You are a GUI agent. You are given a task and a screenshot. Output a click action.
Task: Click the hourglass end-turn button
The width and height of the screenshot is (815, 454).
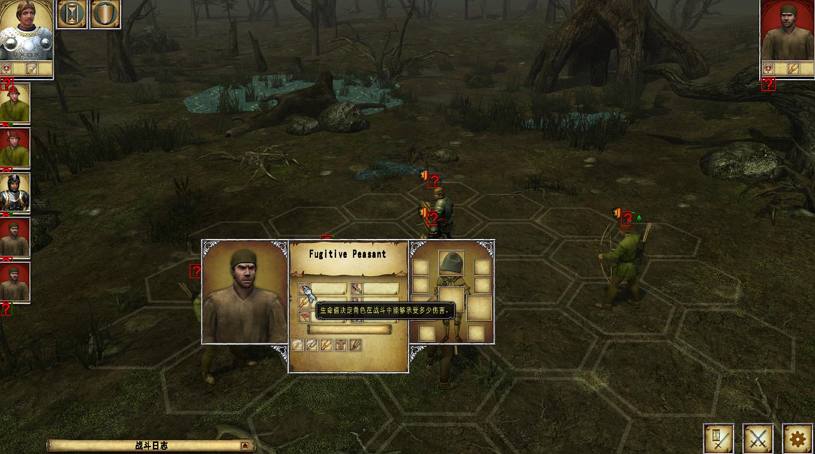click(x=72, y=14)
